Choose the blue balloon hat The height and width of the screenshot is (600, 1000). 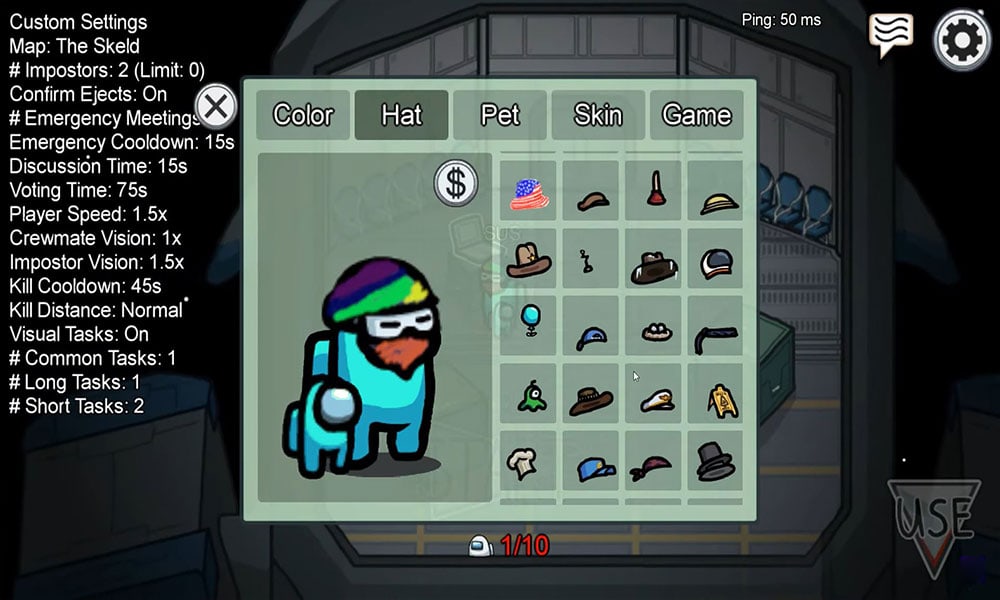(x=529, y=322)
